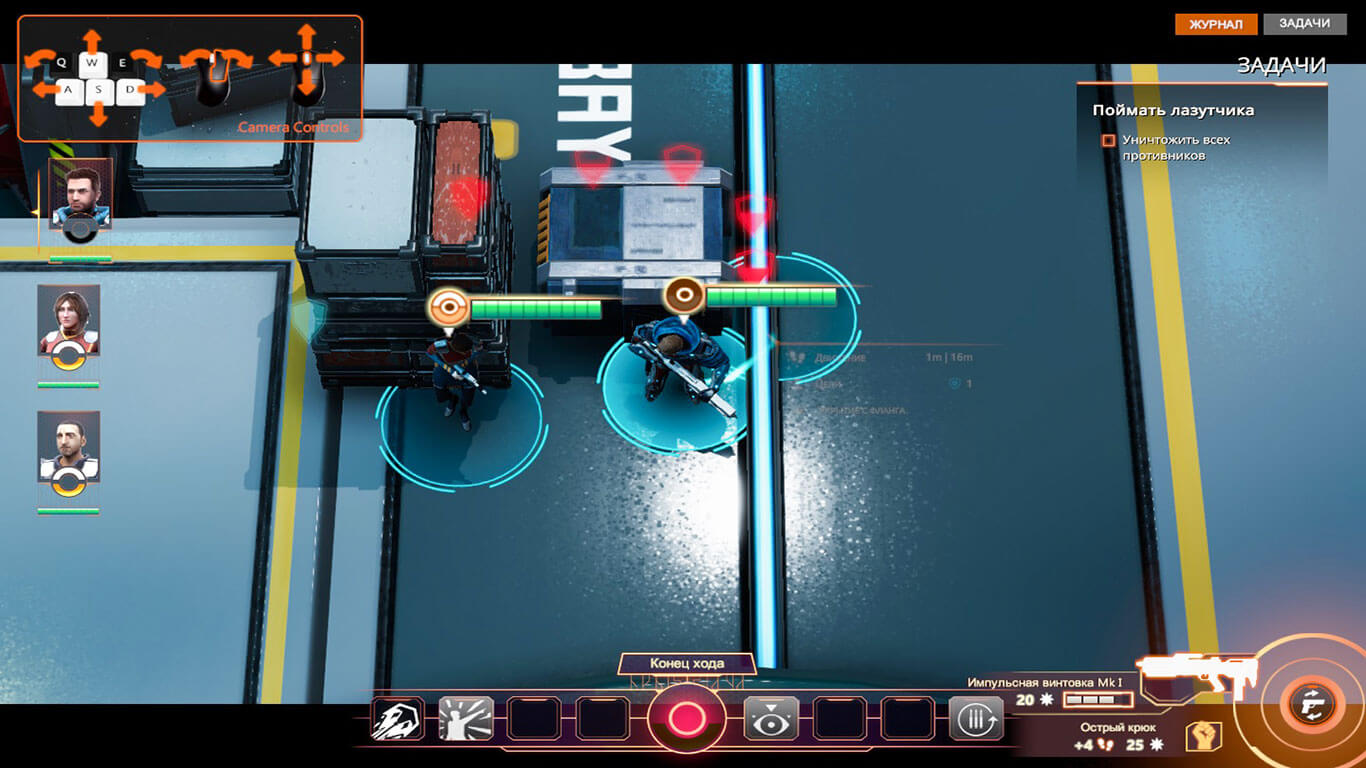This screenshot has height=768, width=1366.
Task: End the turn with the red circle button
Action: coord(686,718)
